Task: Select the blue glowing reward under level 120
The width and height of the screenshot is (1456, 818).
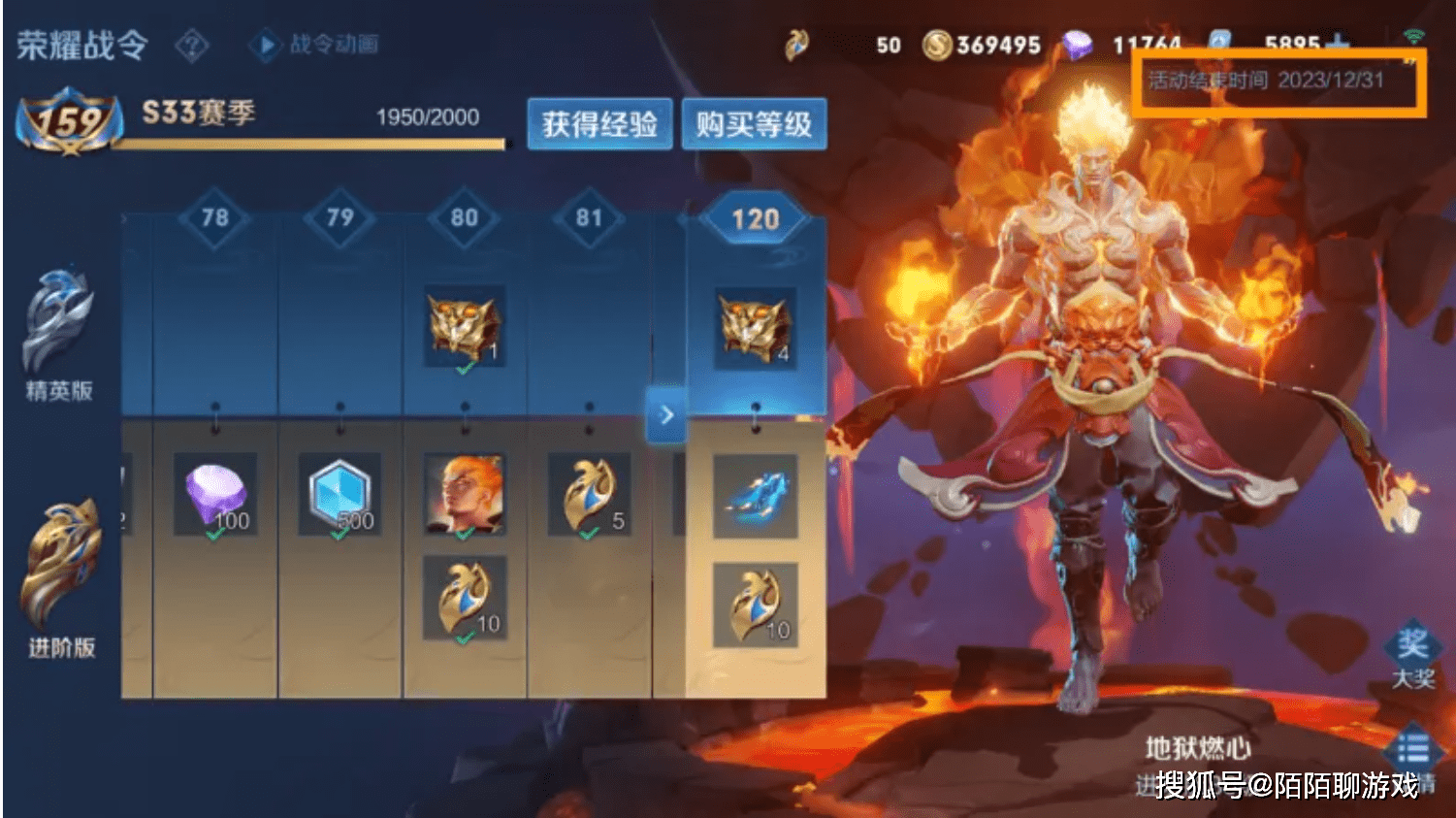Action: [x=756, y=496]
